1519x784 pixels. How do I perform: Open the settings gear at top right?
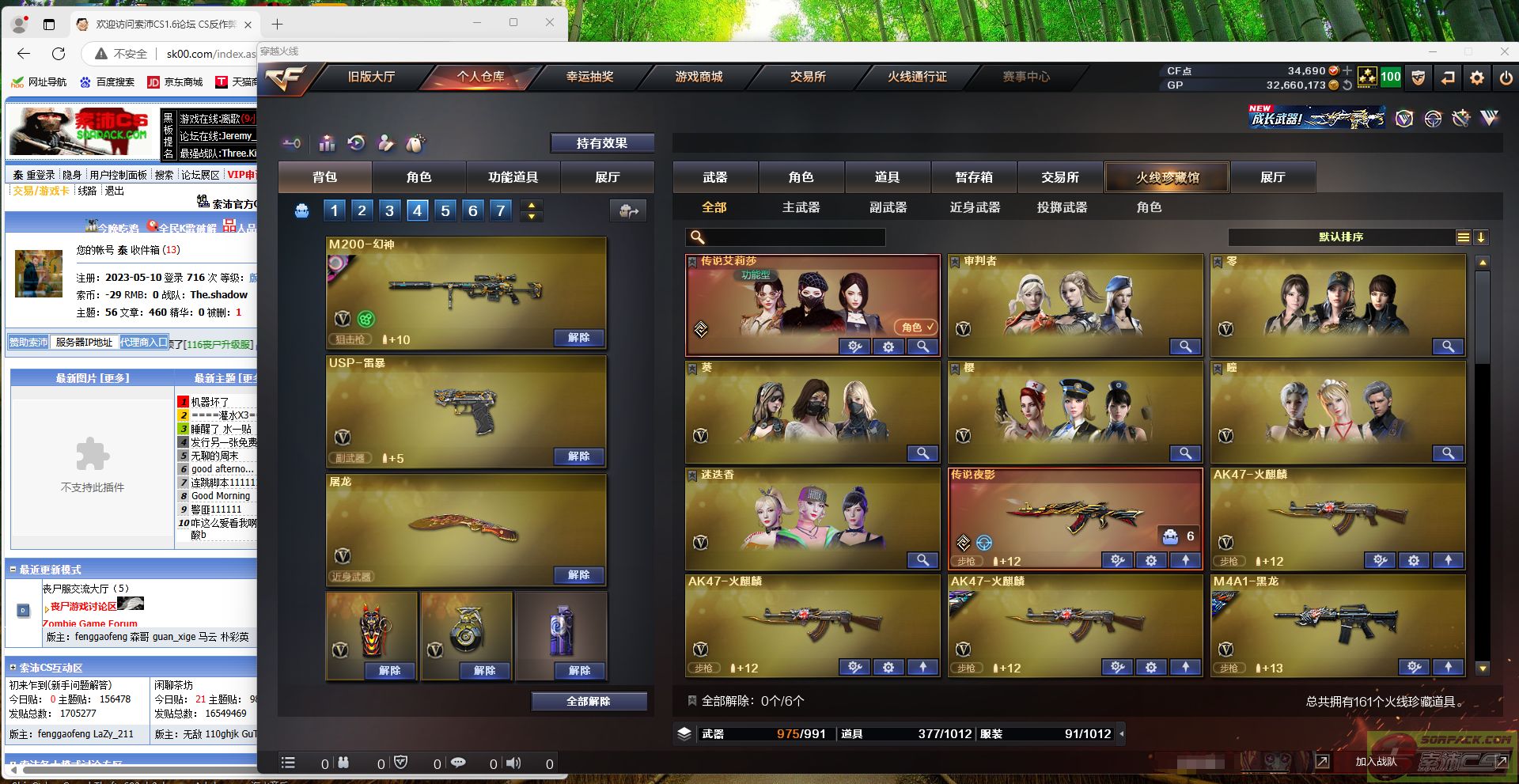pyautogui.click(x=1476, y=78)
